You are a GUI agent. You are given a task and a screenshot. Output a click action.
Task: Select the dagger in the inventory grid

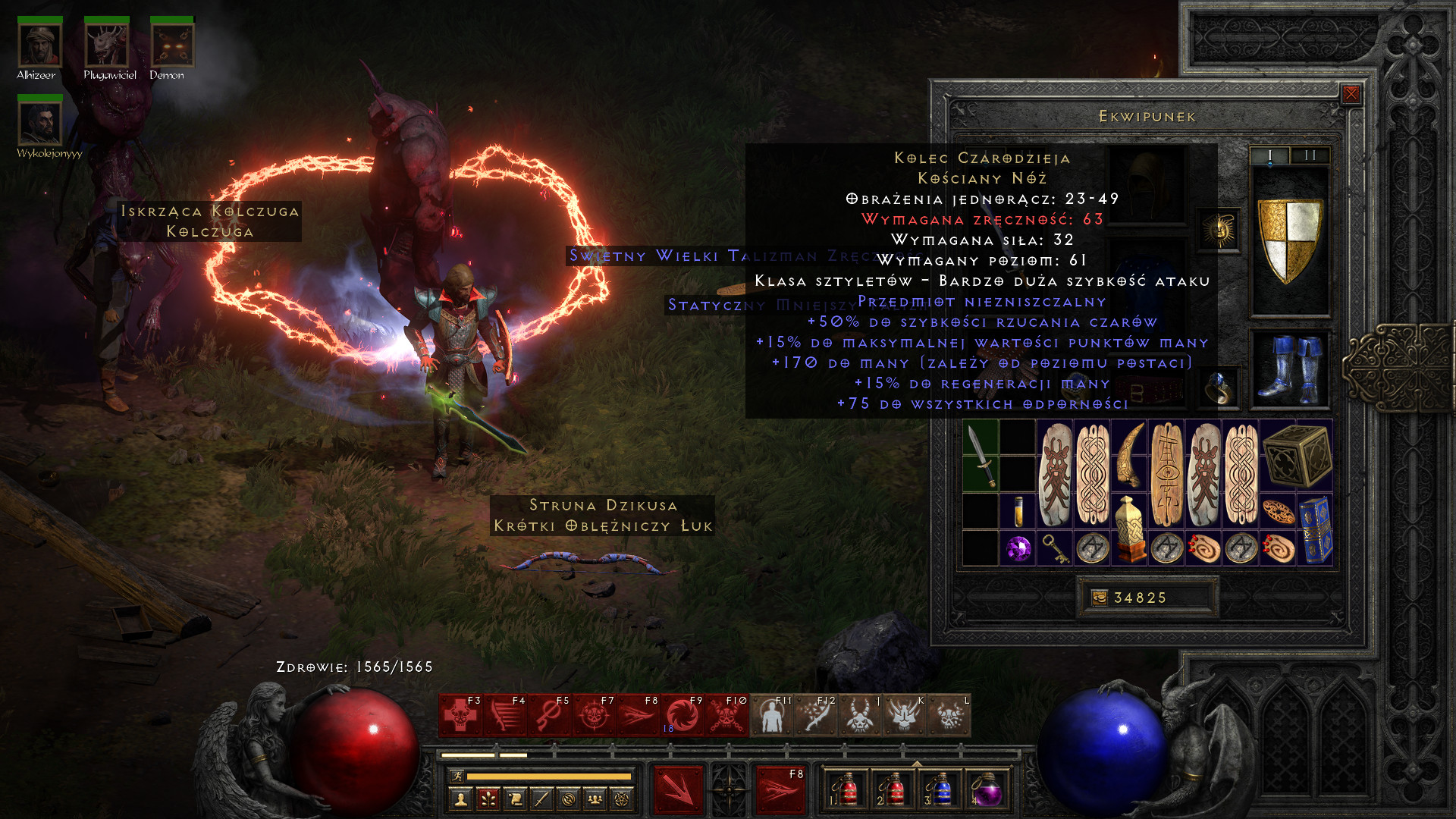980,457
